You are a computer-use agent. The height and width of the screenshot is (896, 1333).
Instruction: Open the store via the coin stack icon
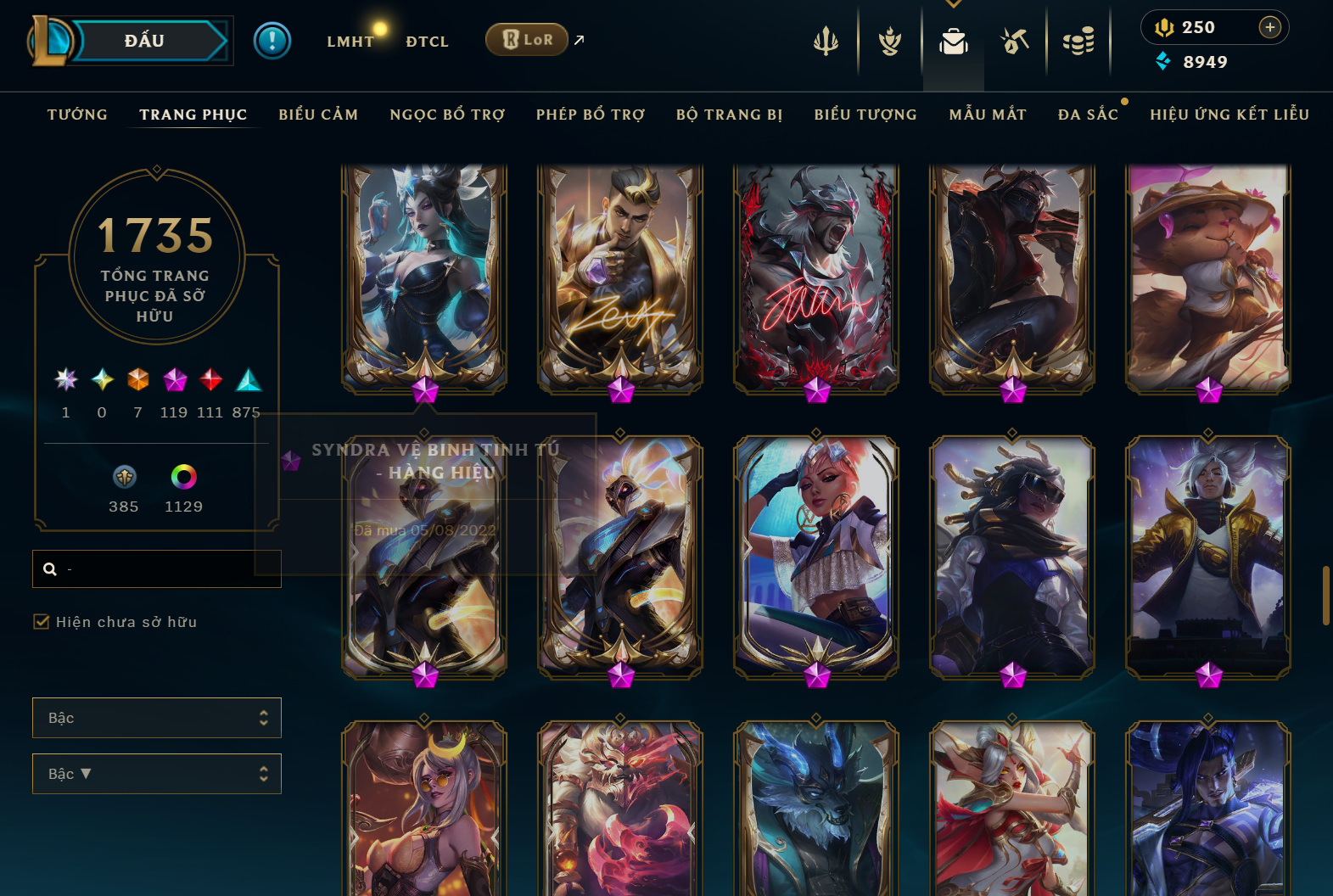pyautogui.click(x=1078, y=40)
